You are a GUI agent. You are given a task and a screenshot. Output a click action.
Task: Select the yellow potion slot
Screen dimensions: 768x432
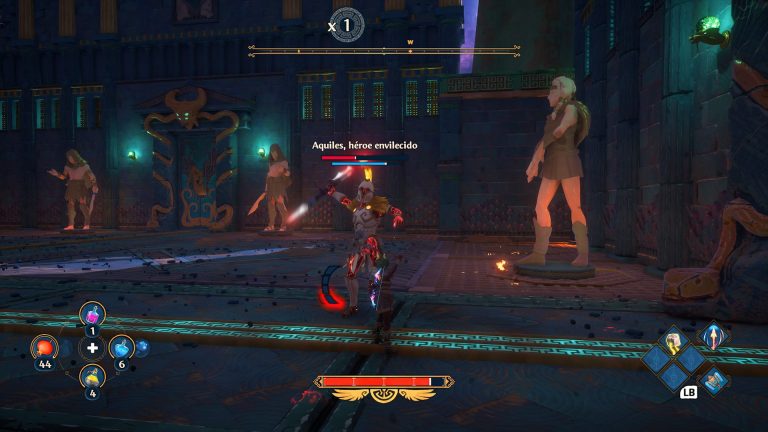tap(92, 377)
